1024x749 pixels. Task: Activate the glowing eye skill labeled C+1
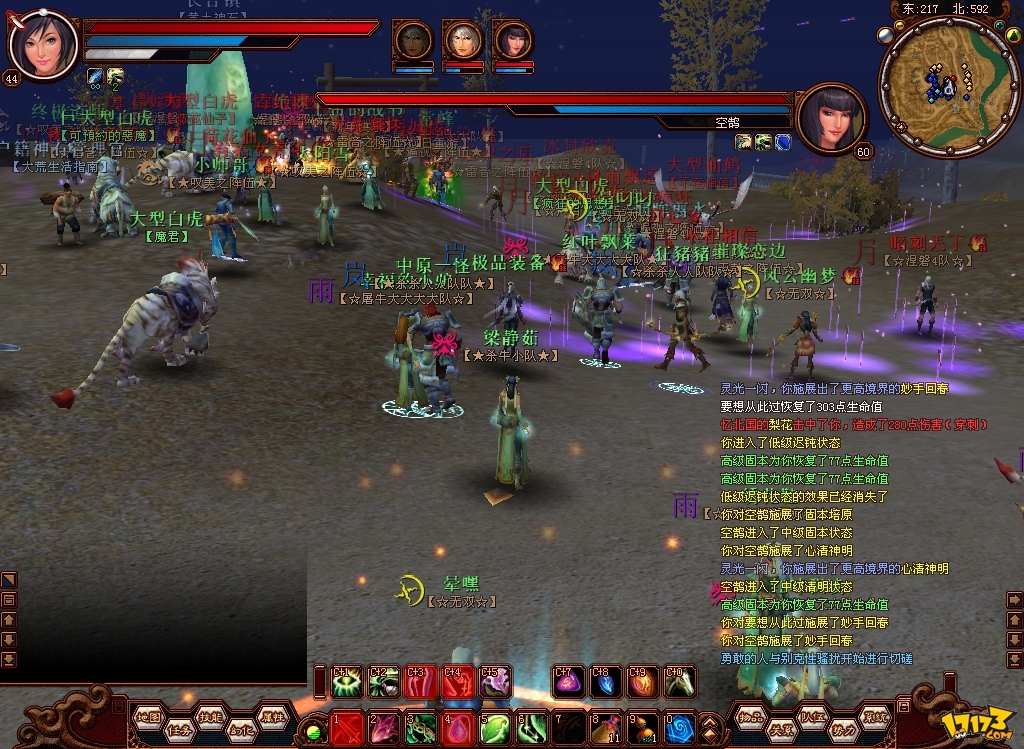point(347,682)
